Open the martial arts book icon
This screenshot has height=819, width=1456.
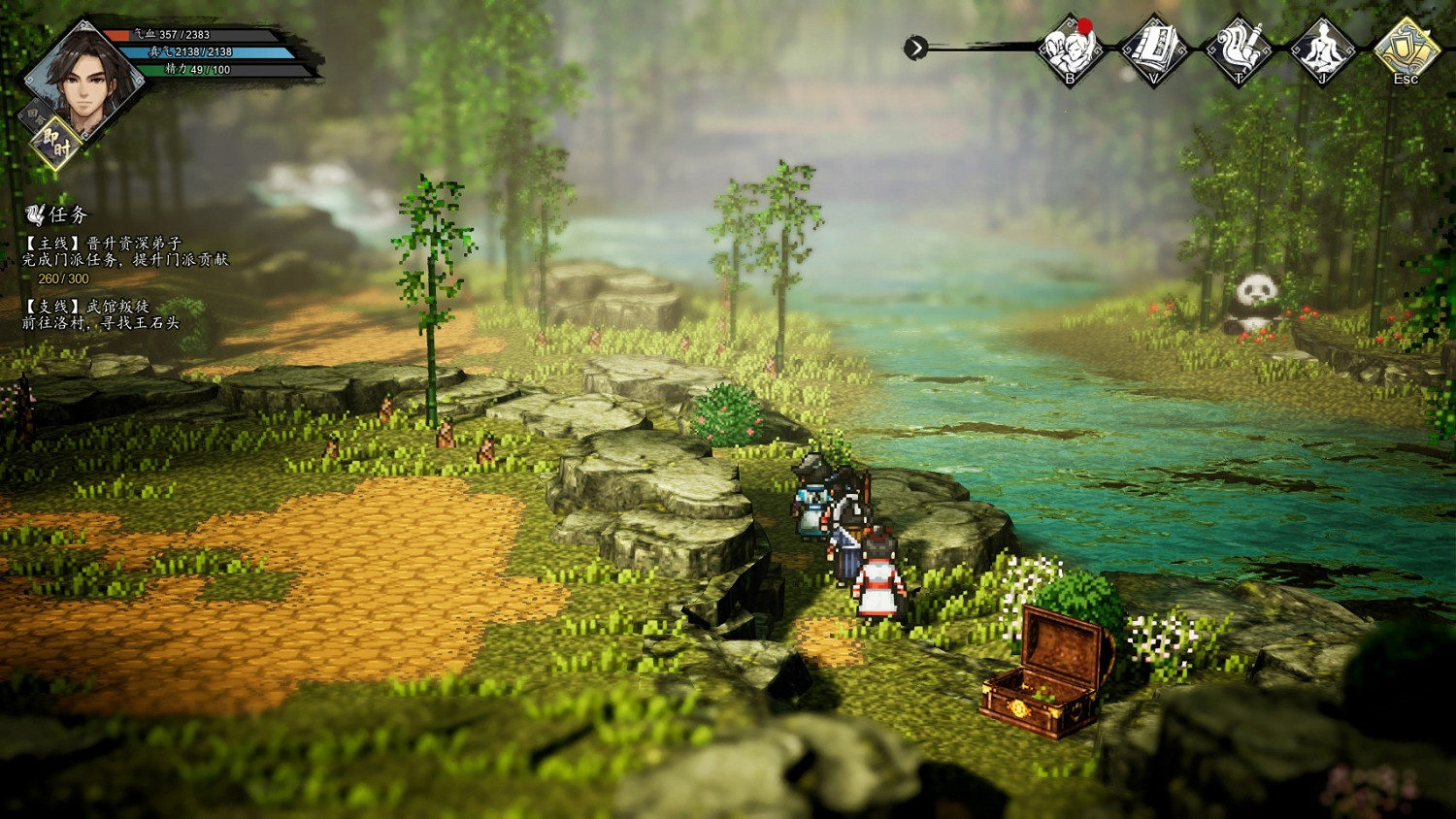tap(1154, 49)
